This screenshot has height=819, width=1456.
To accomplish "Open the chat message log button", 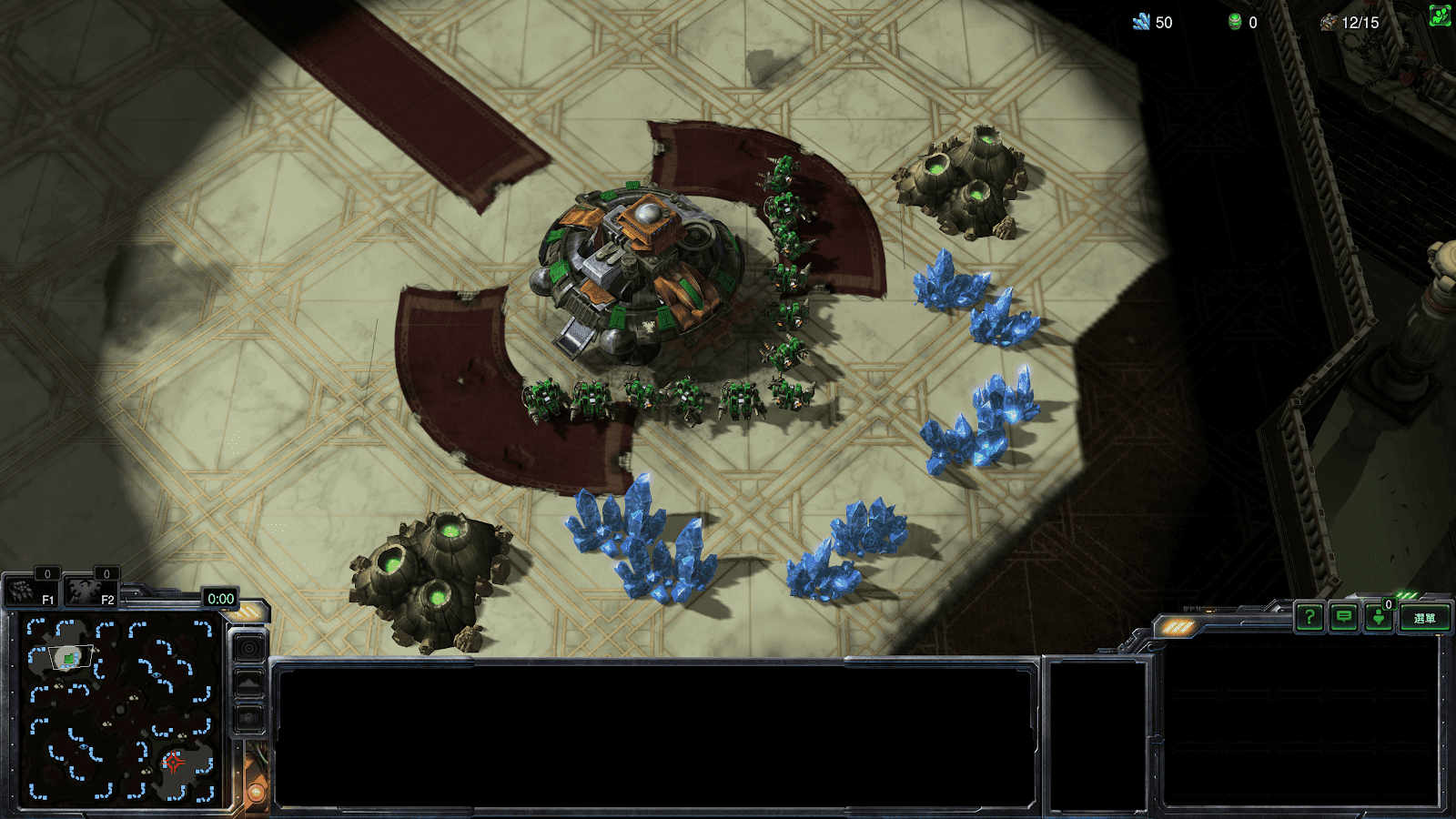I will click(x=1344, y=618).
